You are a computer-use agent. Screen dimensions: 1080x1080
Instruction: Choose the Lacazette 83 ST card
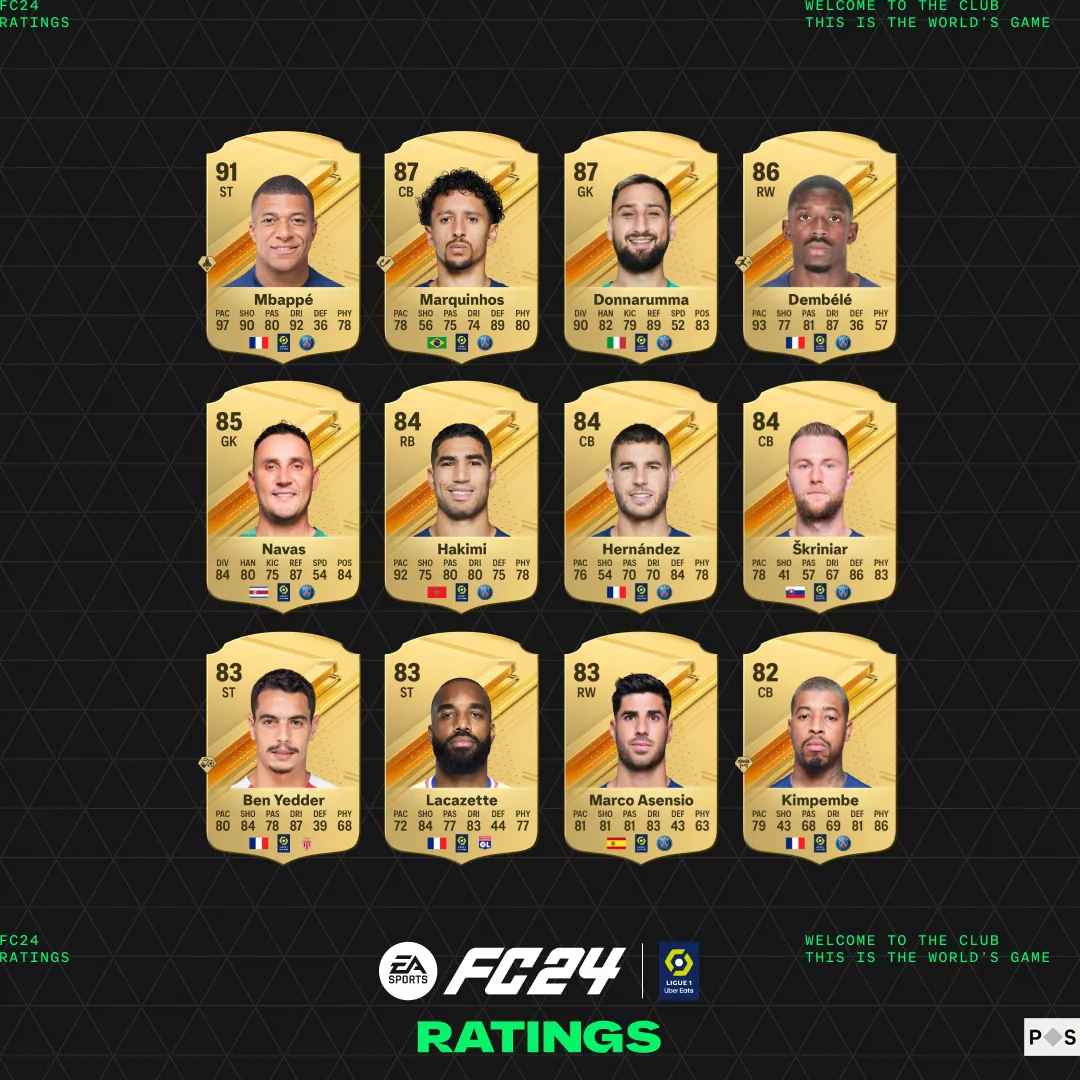click(462, 750)
